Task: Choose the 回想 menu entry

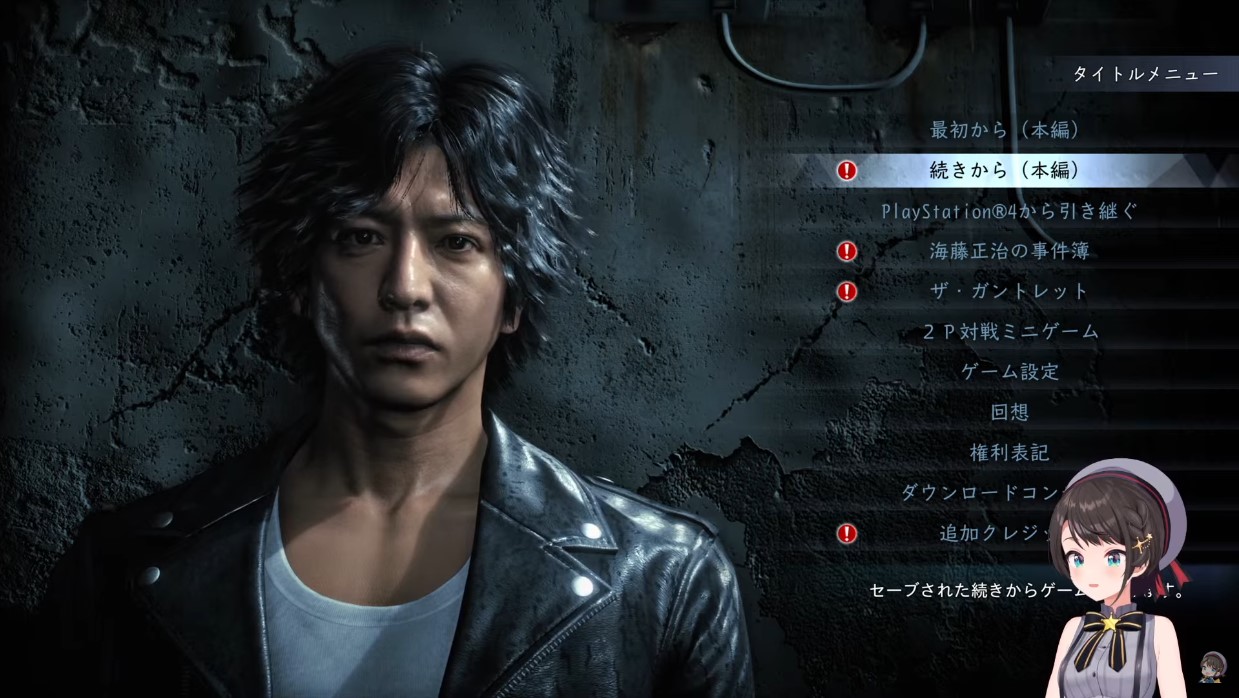Action: click(1009, 412)
